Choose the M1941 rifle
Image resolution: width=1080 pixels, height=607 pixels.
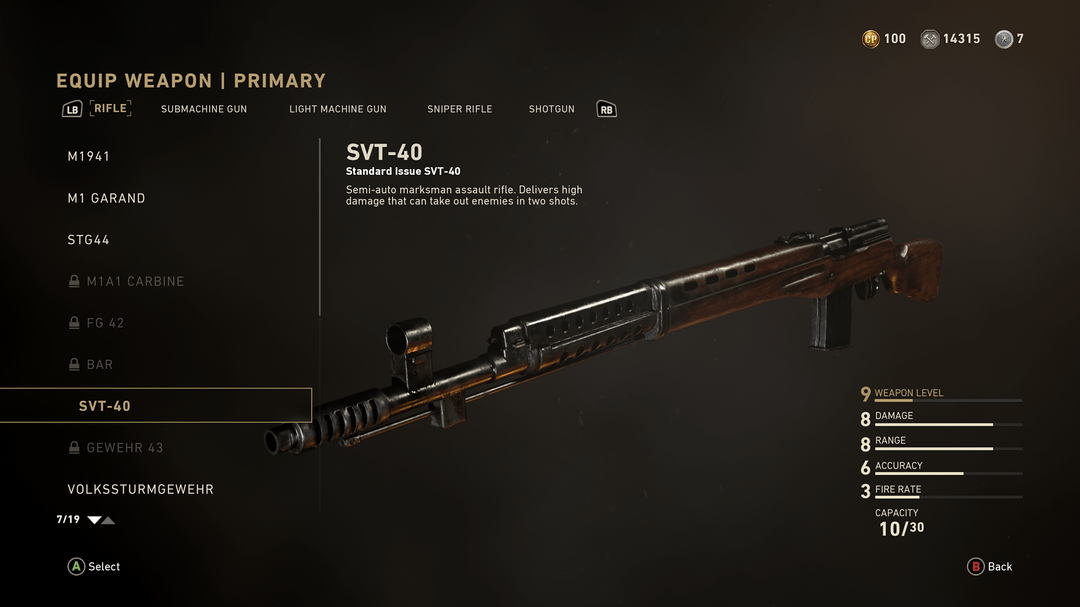[x=89, y=157]
